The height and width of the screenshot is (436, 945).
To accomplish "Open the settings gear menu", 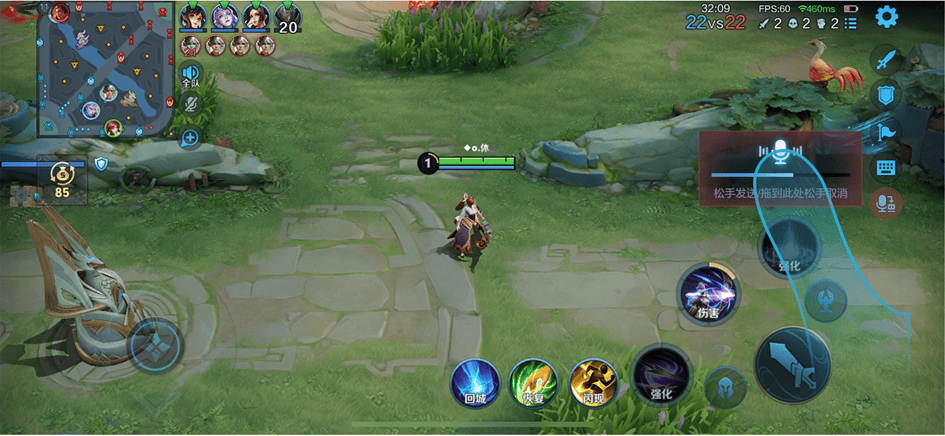I will coord(886,17).
